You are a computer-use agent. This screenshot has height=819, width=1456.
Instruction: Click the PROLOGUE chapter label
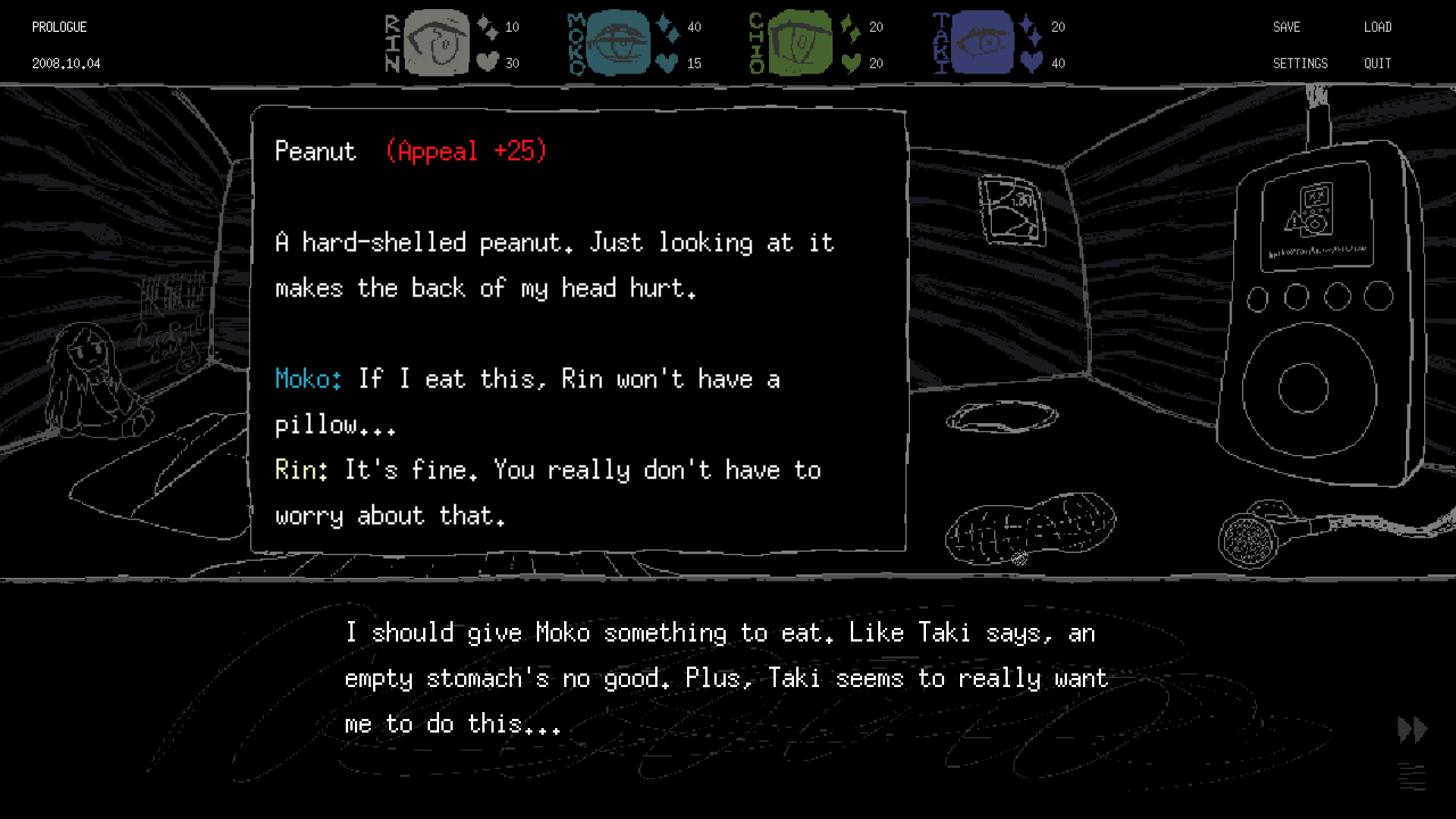pos(58,27)
